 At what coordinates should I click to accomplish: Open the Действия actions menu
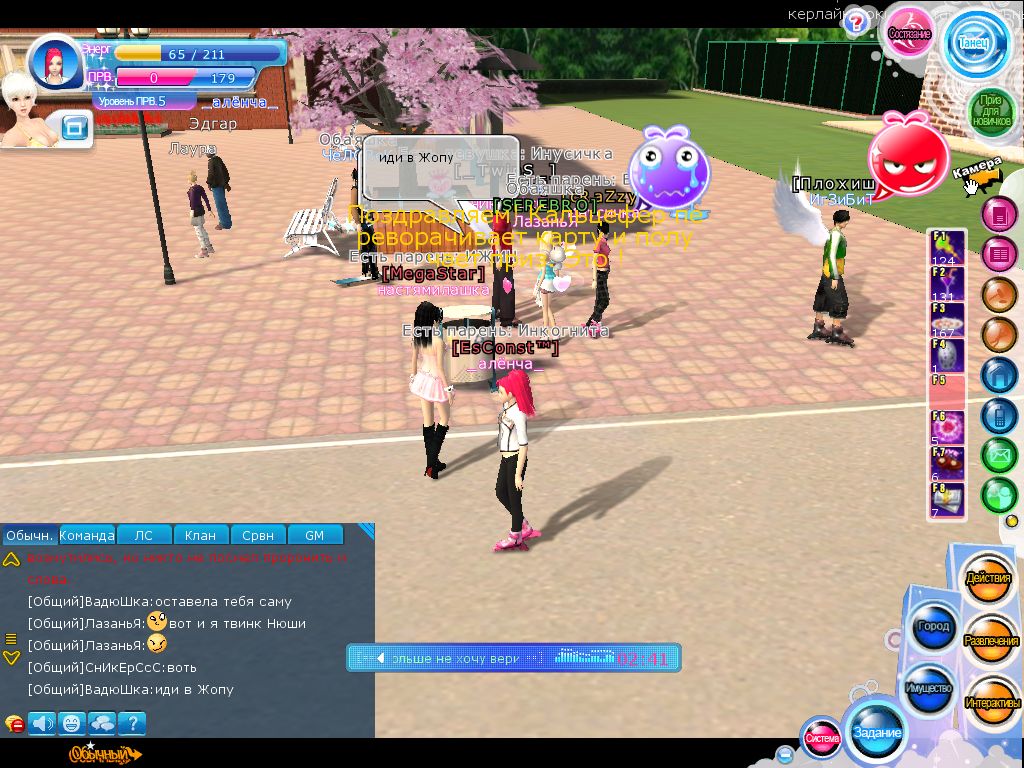(987, 579)
